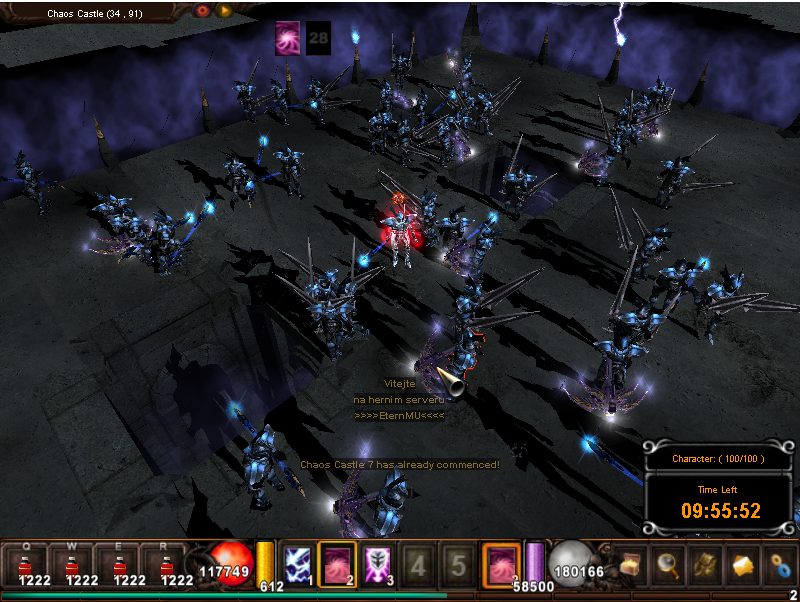Click the empty skill slot 4
Image resolution: width=800 pixels, height=602 pixels.
(417, 564)
